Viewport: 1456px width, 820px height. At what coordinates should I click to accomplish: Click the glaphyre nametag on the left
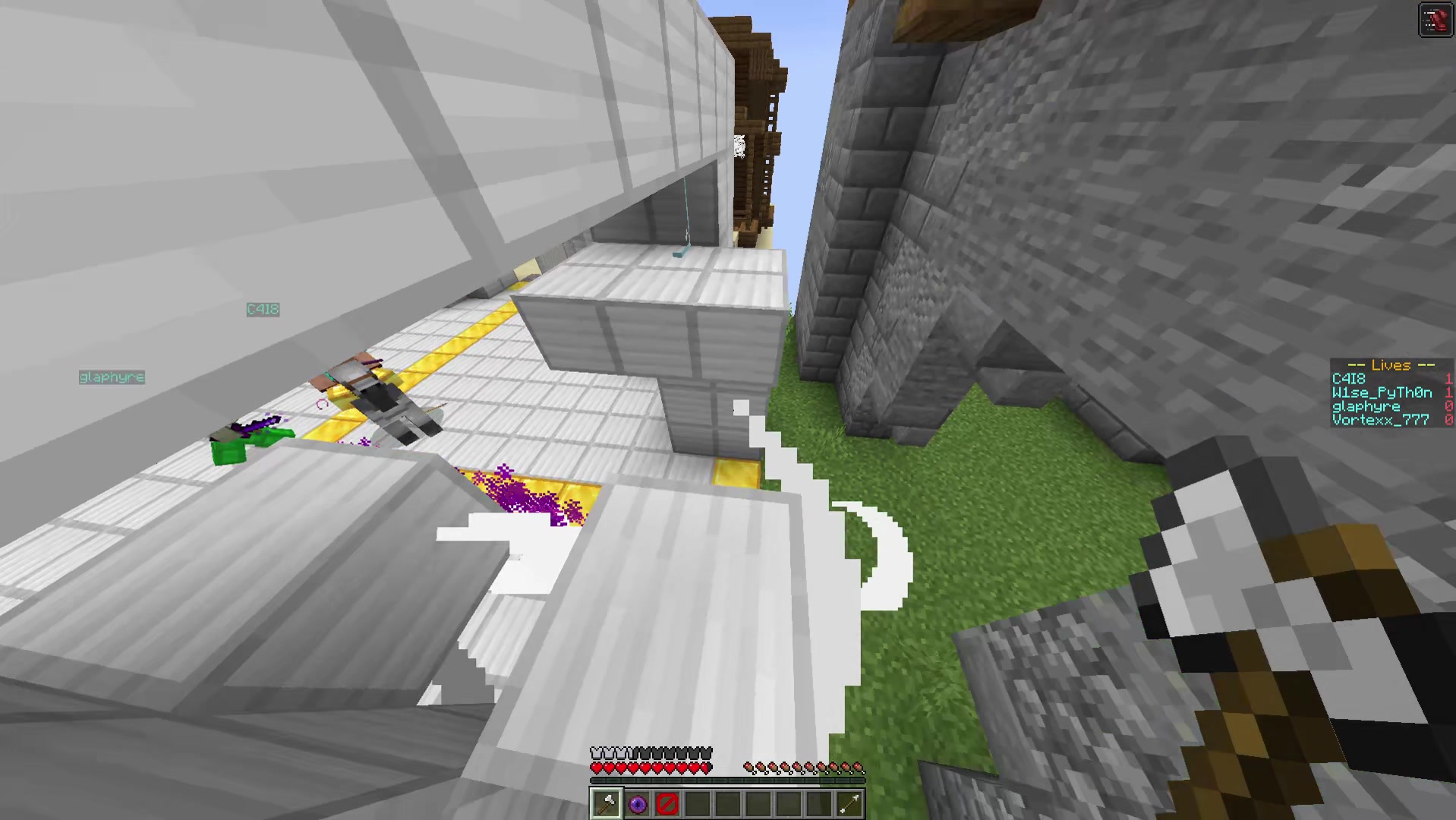click(x=112, y=377)
